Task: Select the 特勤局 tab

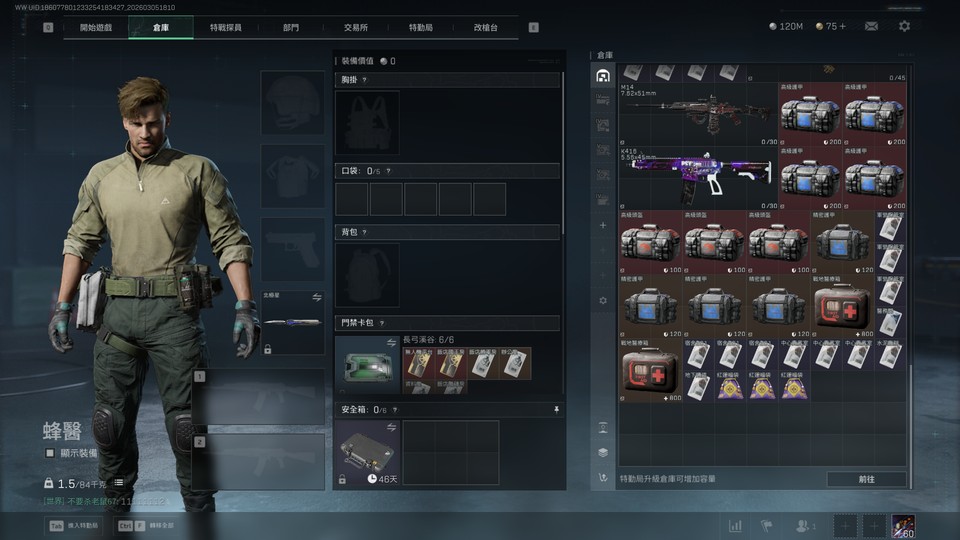Action: 421,27
